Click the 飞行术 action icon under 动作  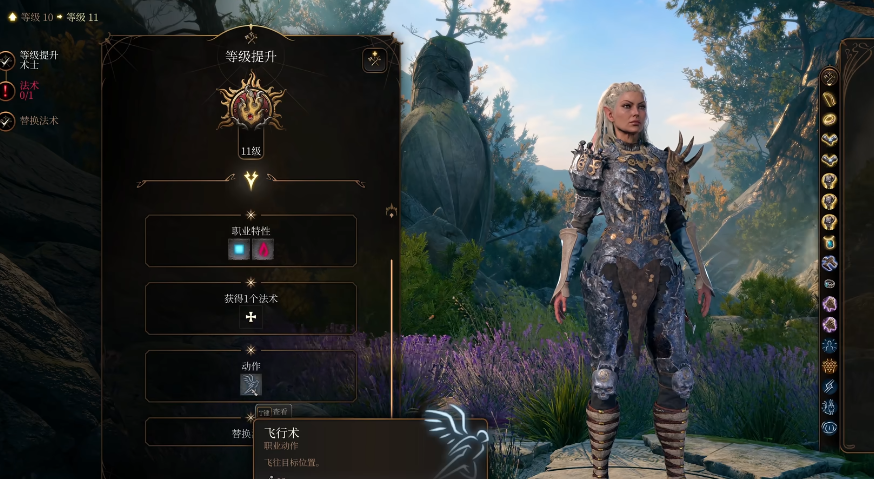(x=251, y=384)
